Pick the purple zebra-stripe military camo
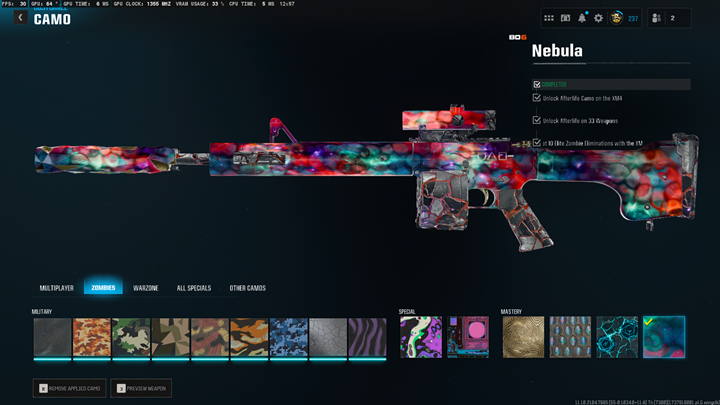The height and width of the screenshot is (405, 720). [x=367, y=338]
